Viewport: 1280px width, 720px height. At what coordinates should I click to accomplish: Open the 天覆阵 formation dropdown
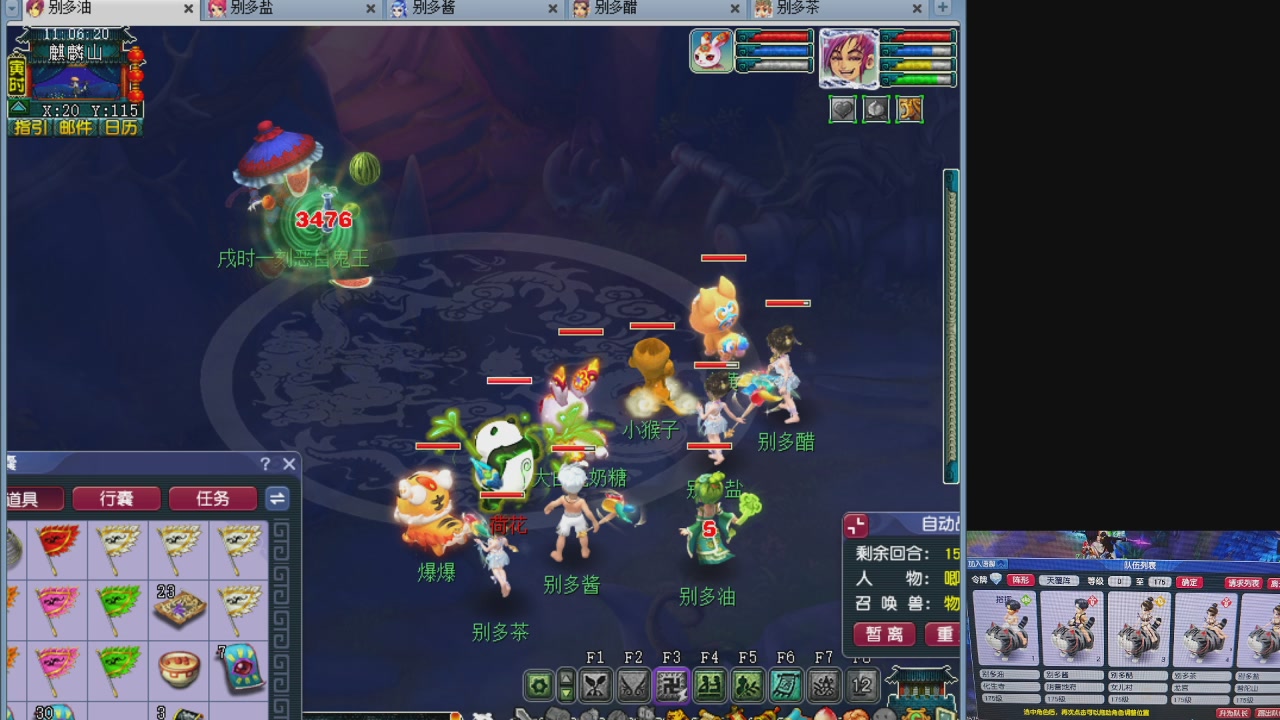[x=1059, y=581]
